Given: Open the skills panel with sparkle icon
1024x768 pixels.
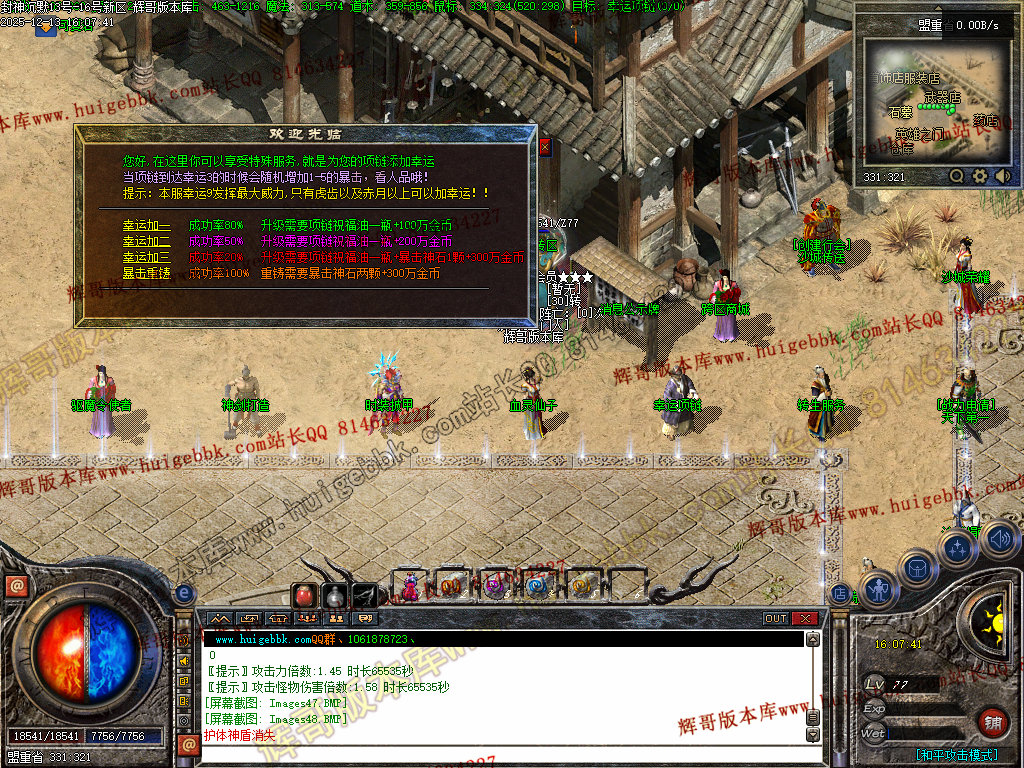Looking at the screenshot, I should [958, 549].
